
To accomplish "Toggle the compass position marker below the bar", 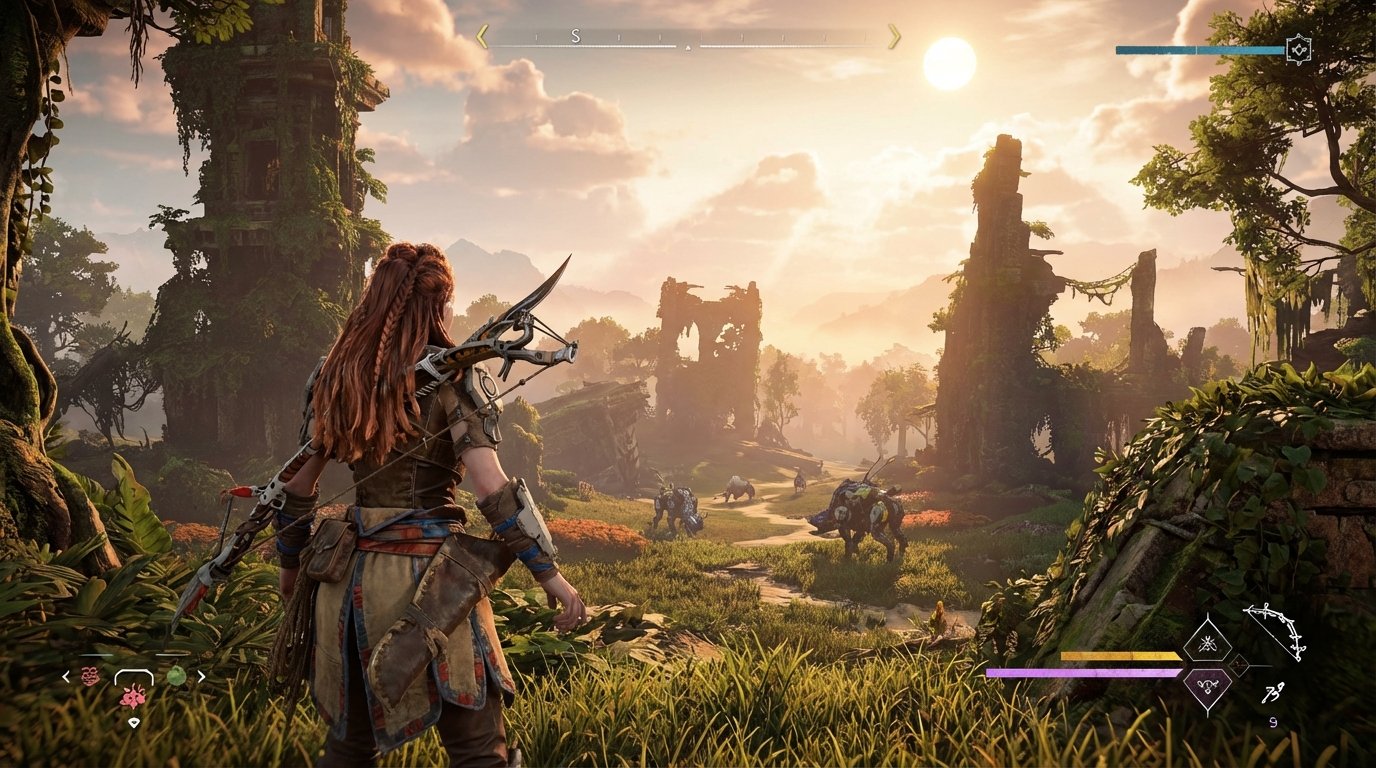I will pyautogui.click(x=686, y=47).
